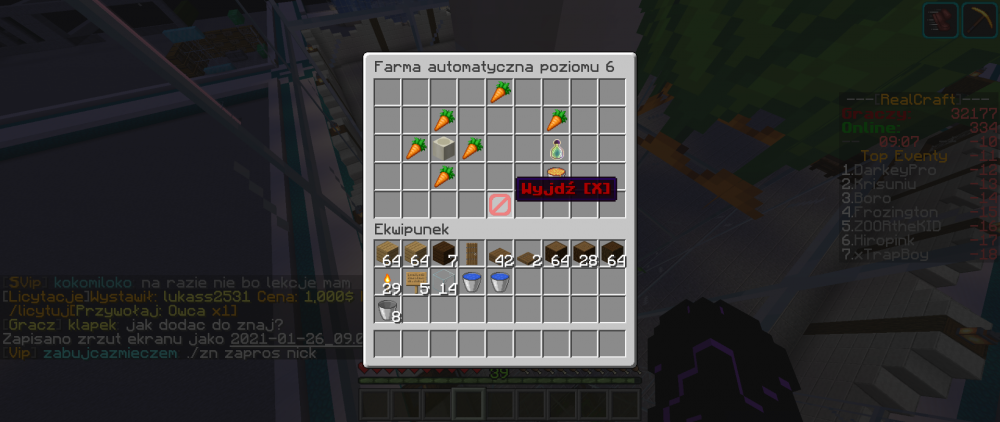Select the wooden door in the inventory
The height and width of the screenshot is (422, 1000).
472,254
